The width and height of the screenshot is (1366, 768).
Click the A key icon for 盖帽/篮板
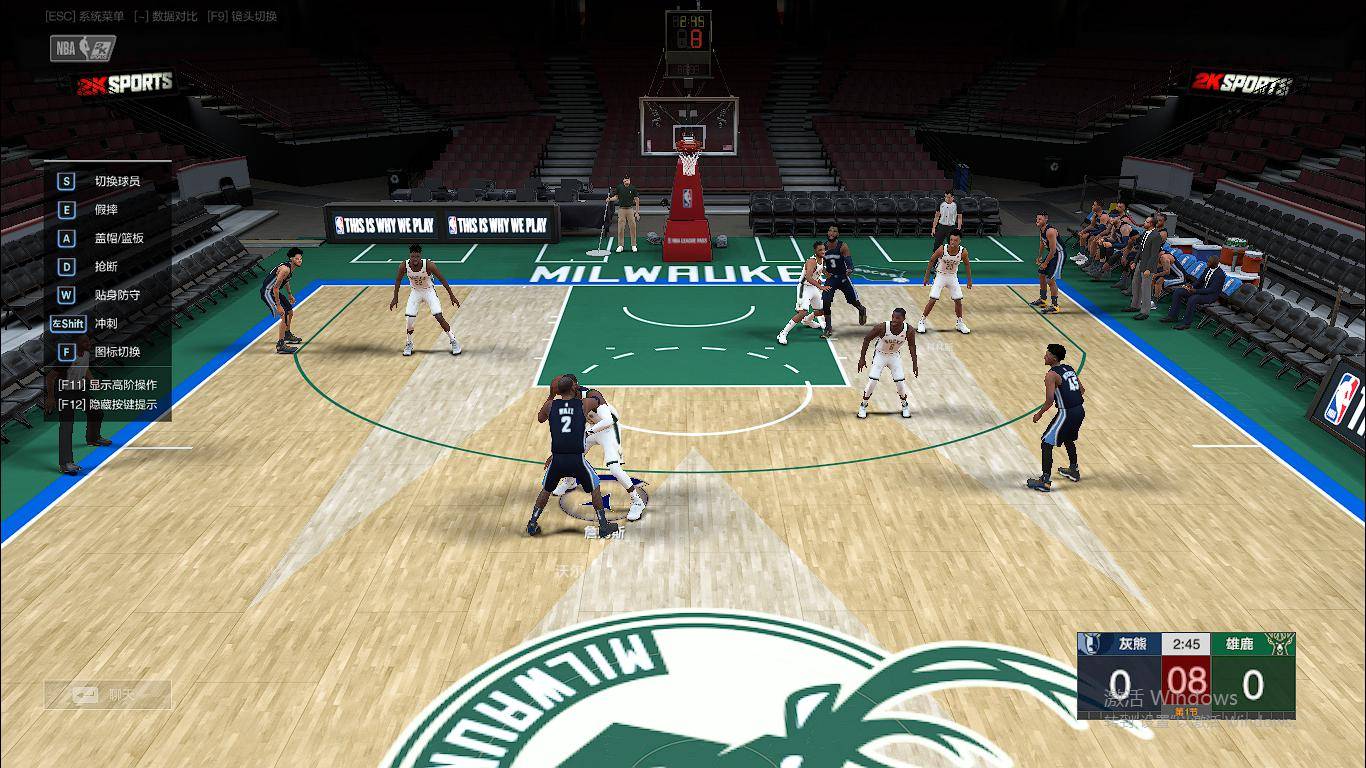(x=65, y=238)
